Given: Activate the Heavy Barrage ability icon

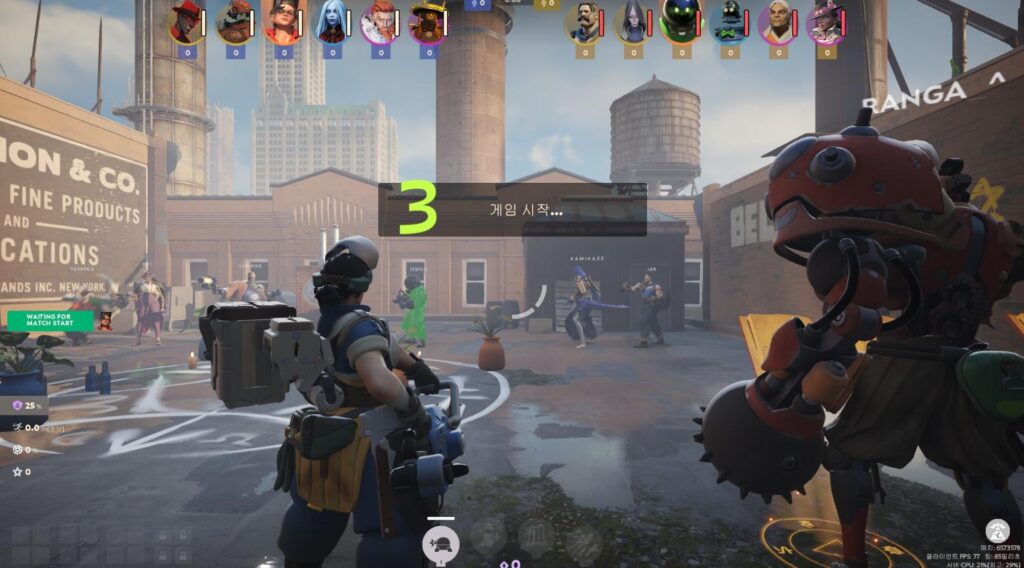Looking at the screenshot, I should click(584, 543).
